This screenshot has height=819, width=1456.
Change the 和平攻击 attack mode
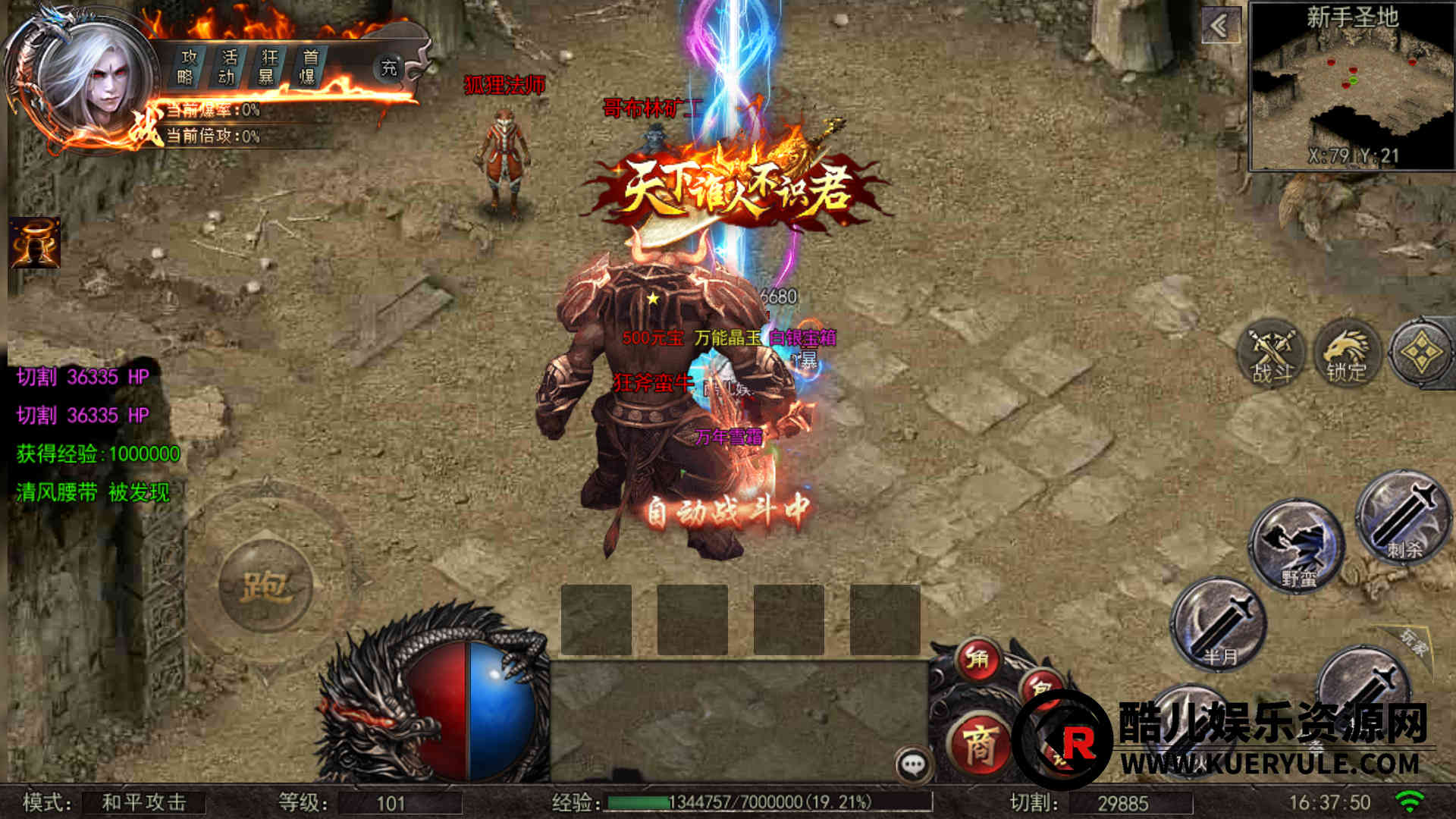click(143, 802)
